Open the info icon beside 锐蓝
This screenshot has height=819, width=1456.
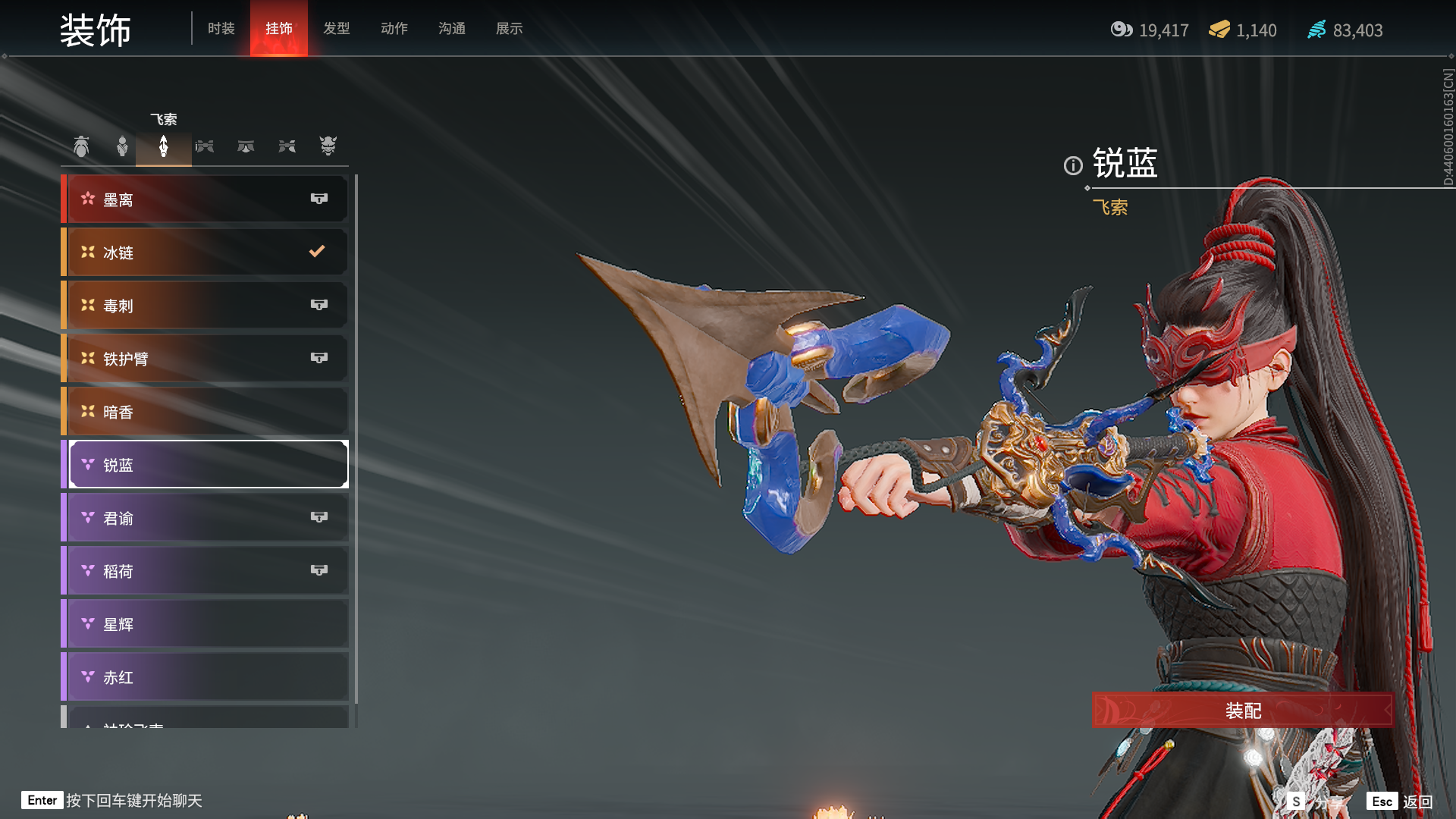[x=1073, y=165]
